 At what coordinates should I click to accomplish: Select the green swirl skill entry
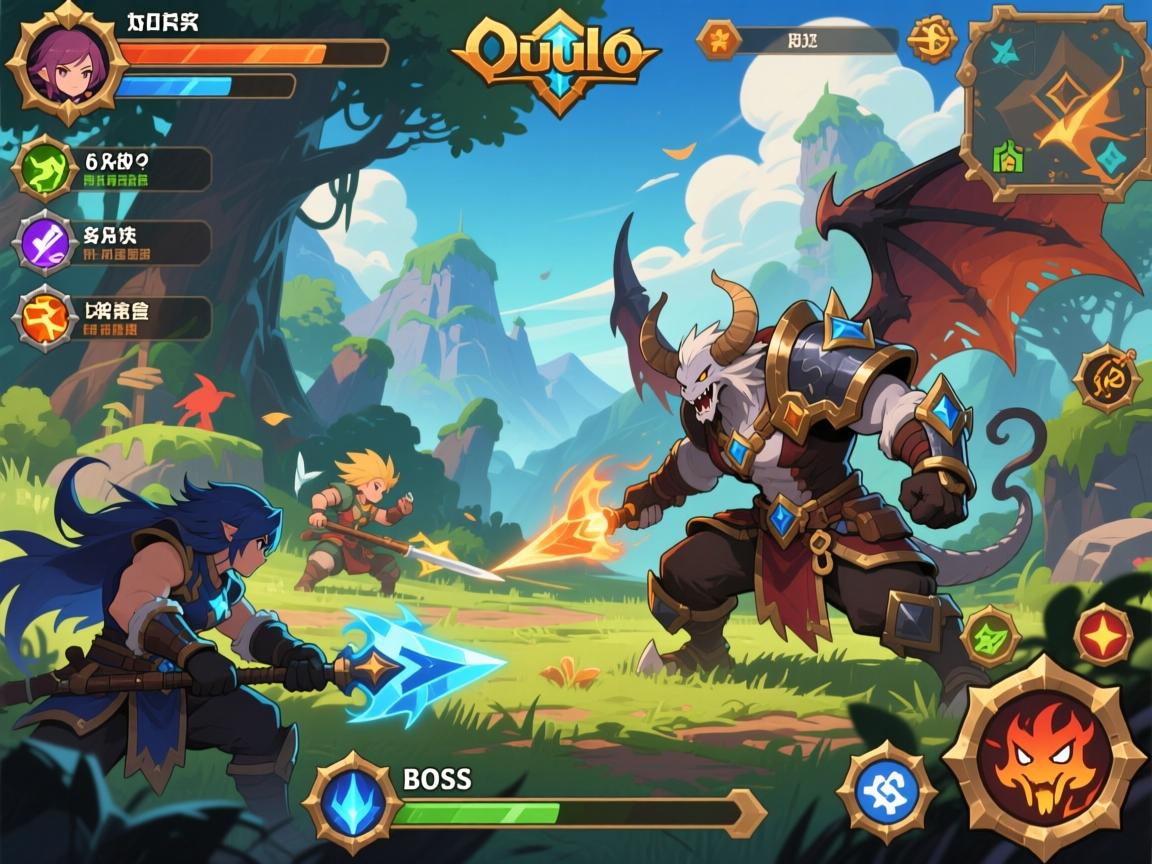point(47,168)
